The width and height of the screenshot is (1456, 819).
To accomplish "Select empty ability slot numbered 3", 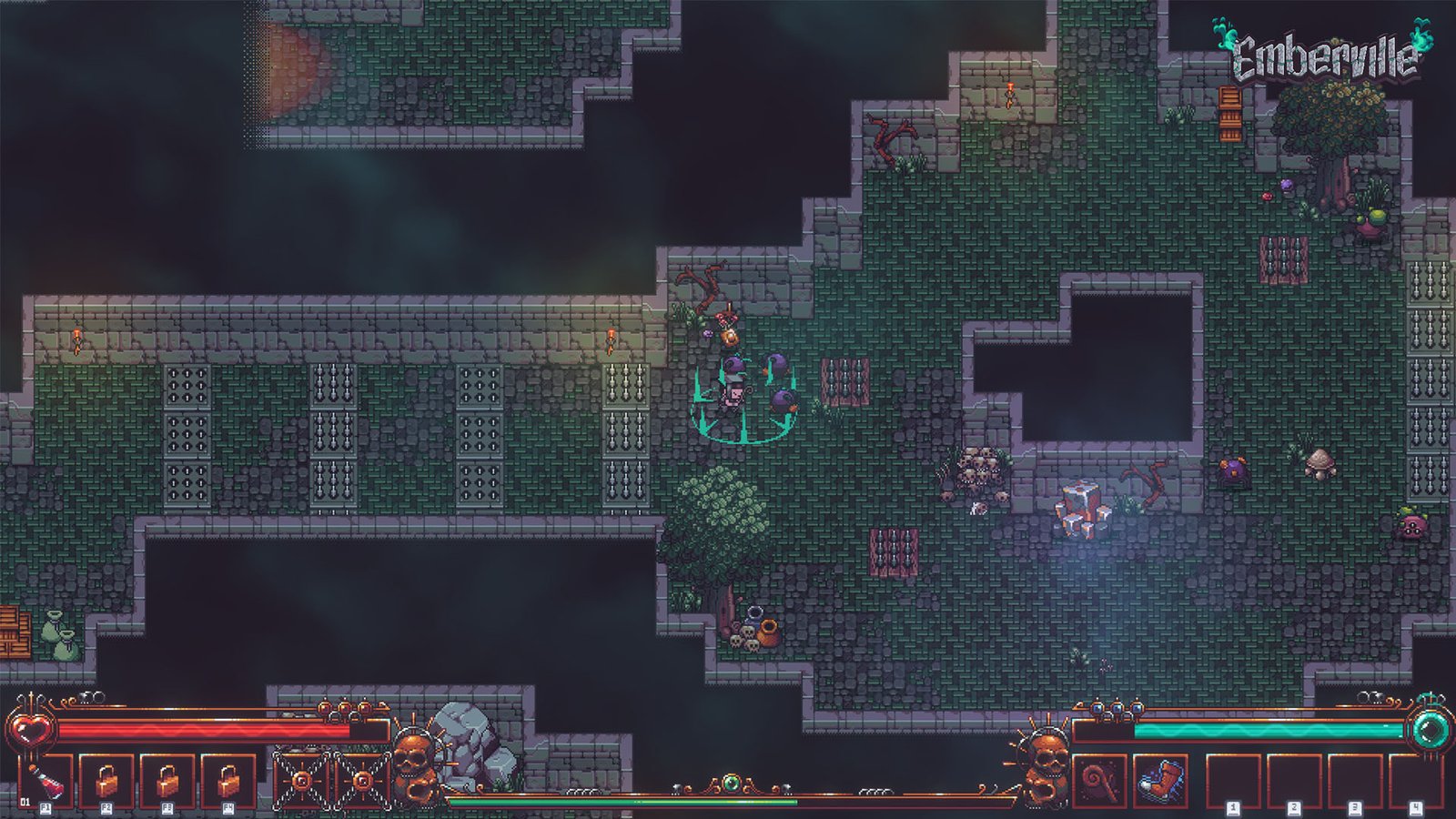I will tap(1354, 781).
